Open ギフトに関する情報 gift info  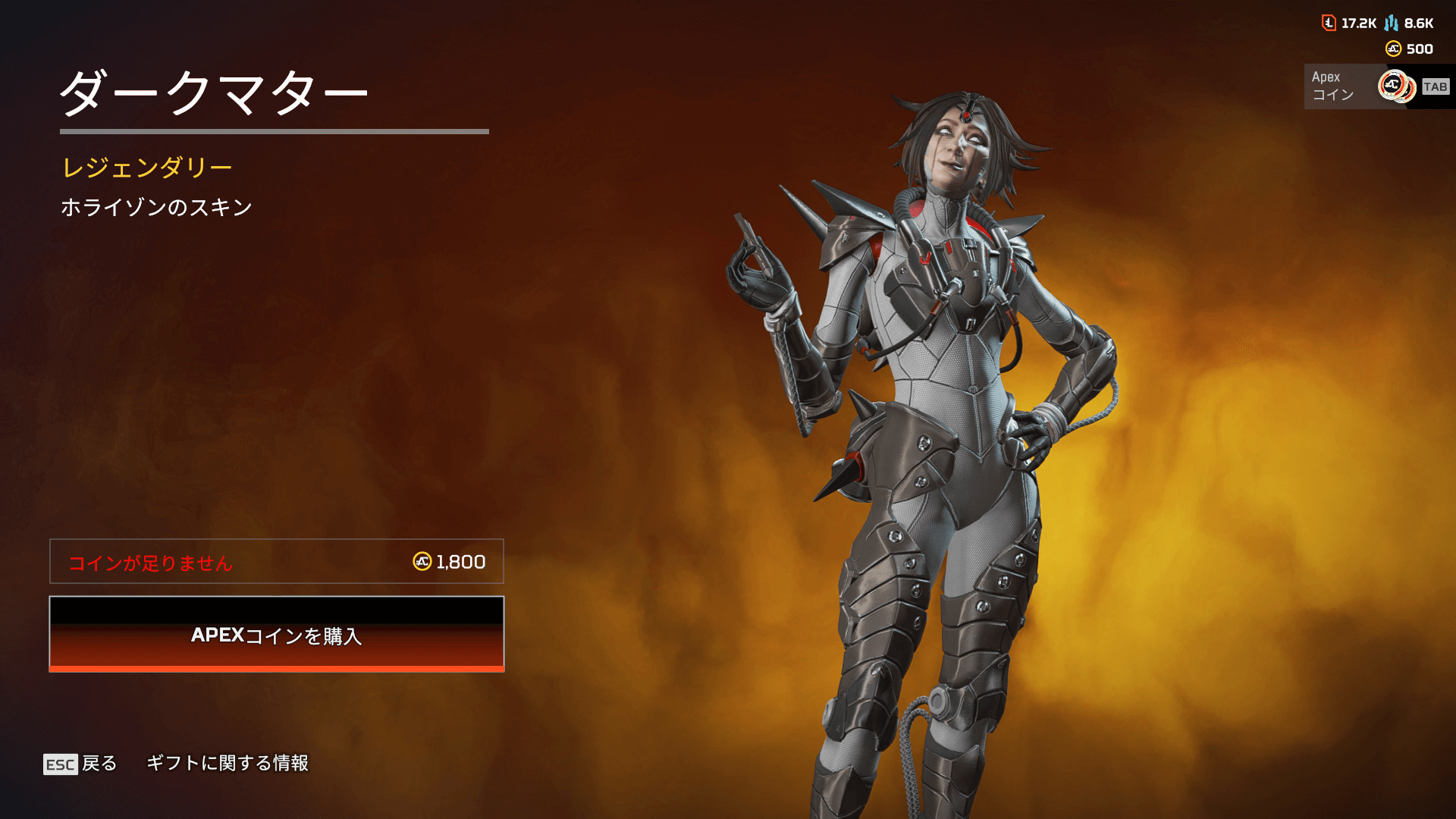pyautogui.click(x=227, y=763)
